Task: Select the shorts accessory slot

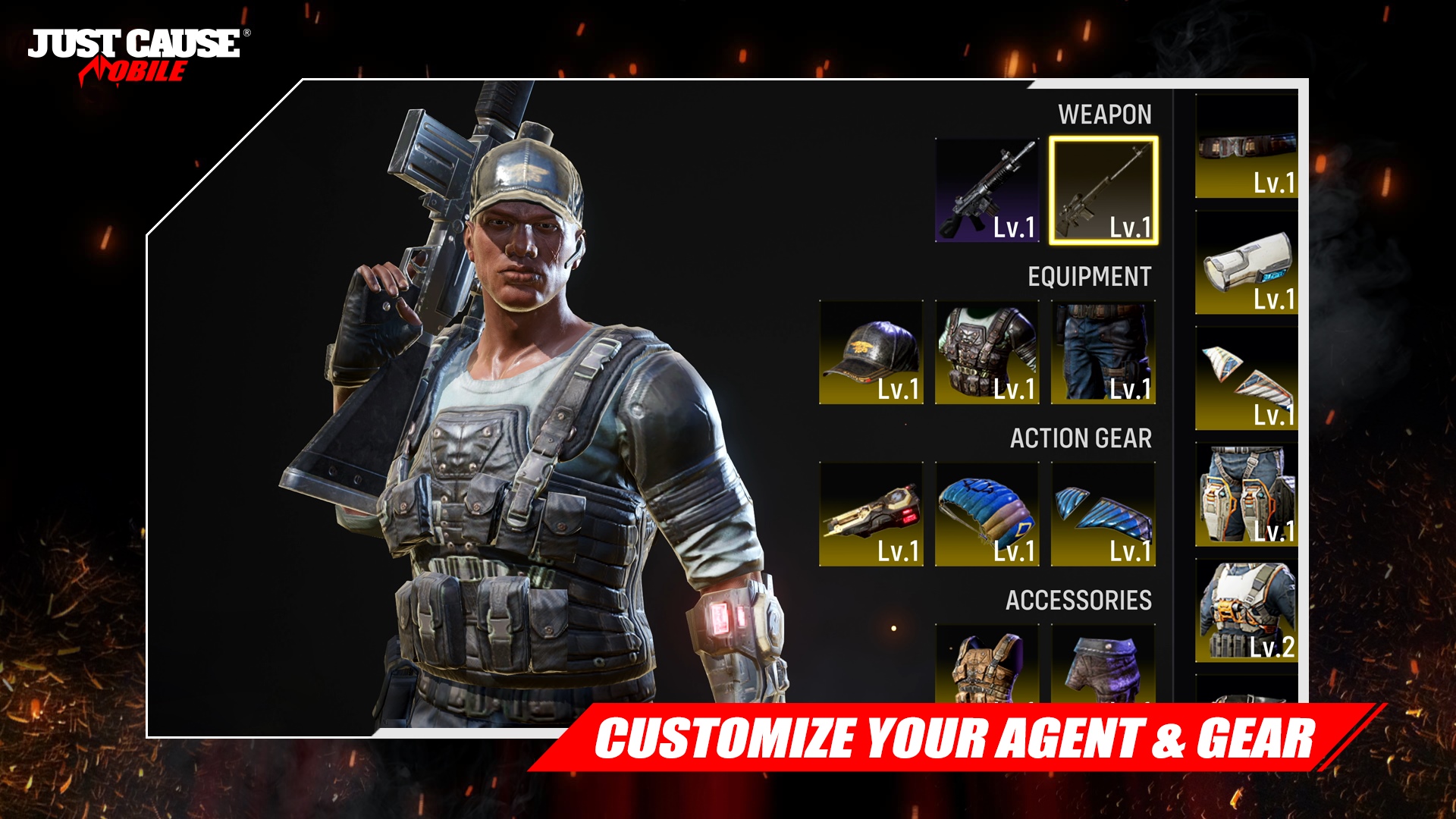Action: tap(1103, 665)
